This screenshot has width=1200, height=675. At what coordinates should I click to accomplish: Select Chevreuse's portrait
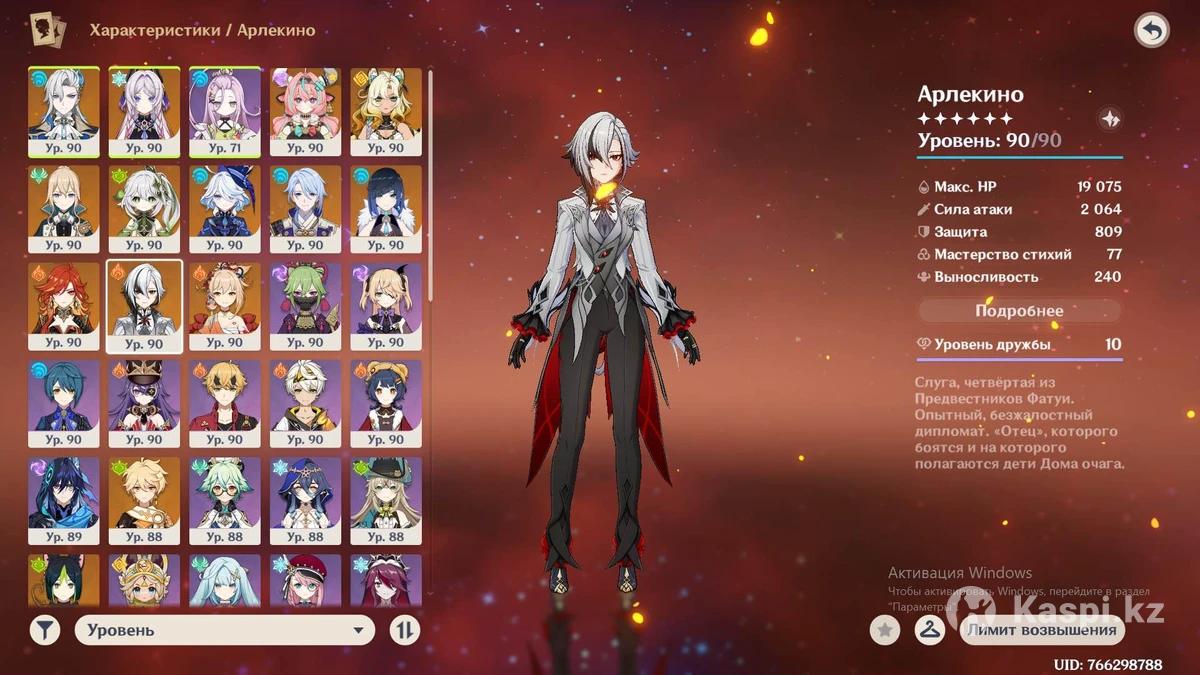[144, 403]
